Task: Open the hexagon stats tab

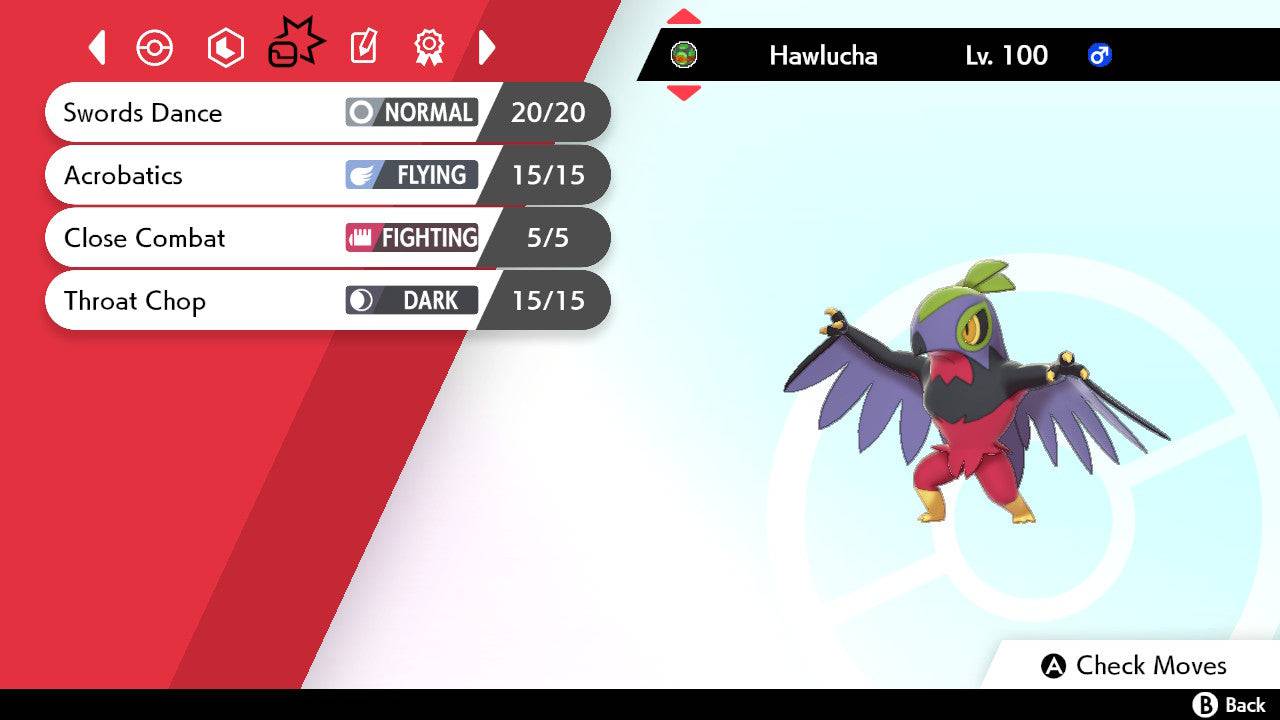Action: [225, 47]
